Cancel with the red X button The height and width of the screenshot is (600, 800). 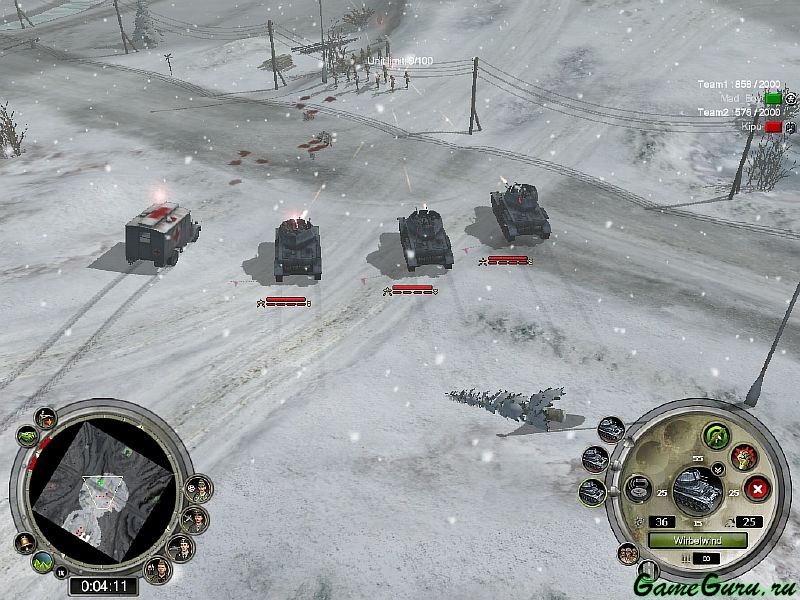coord(758,490)
